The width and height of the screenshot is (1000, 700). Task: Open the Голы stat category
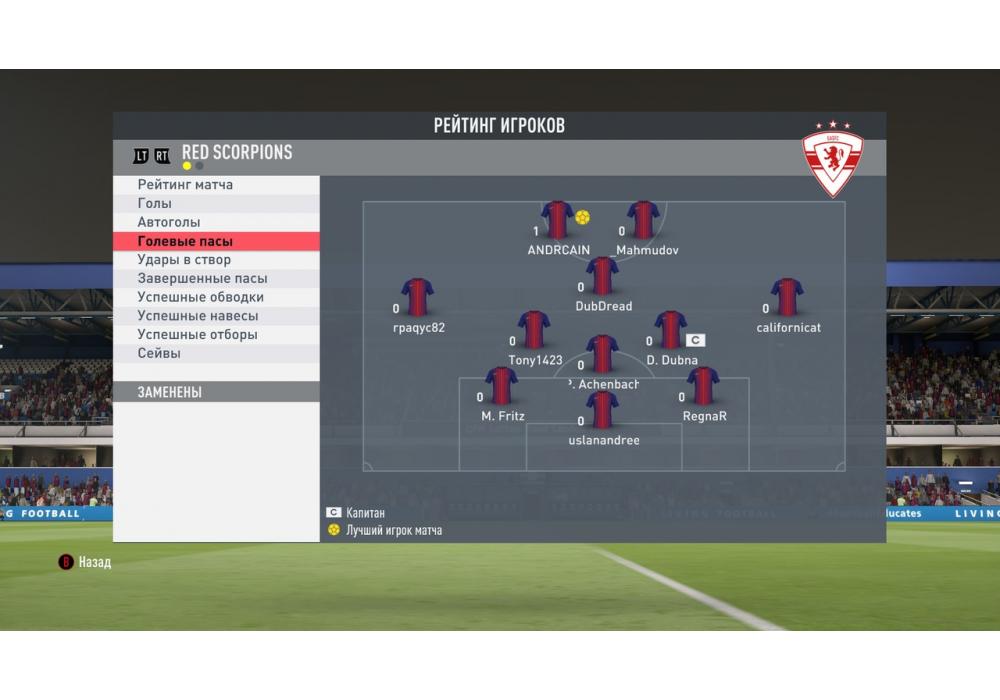click(216, 204)
